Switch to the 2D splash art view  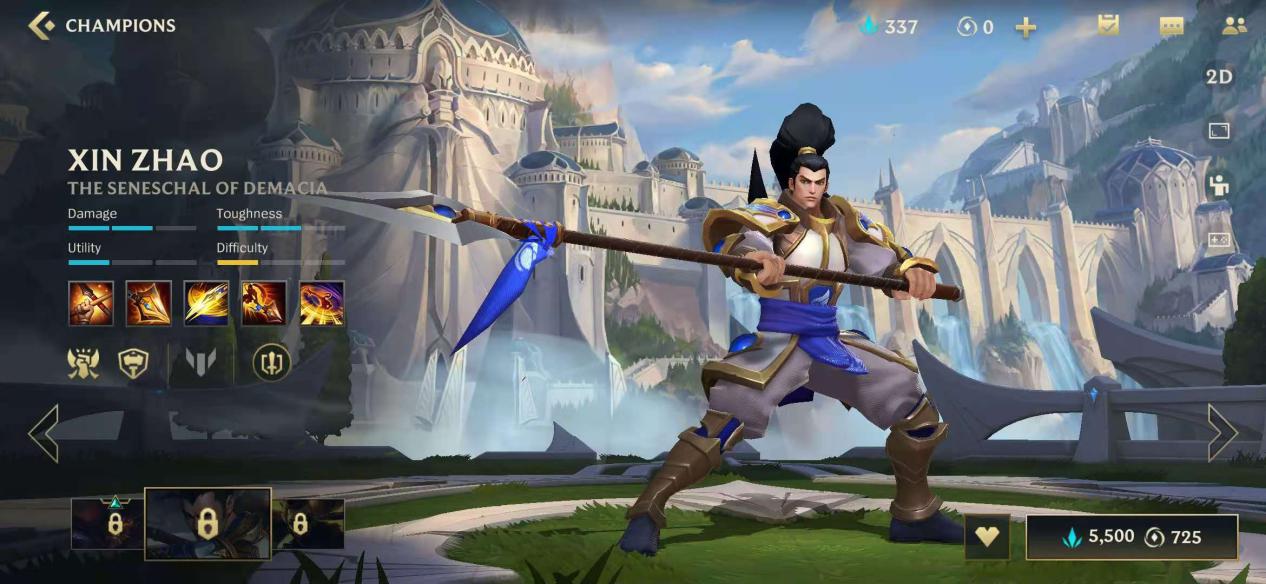pos(1219,77)
